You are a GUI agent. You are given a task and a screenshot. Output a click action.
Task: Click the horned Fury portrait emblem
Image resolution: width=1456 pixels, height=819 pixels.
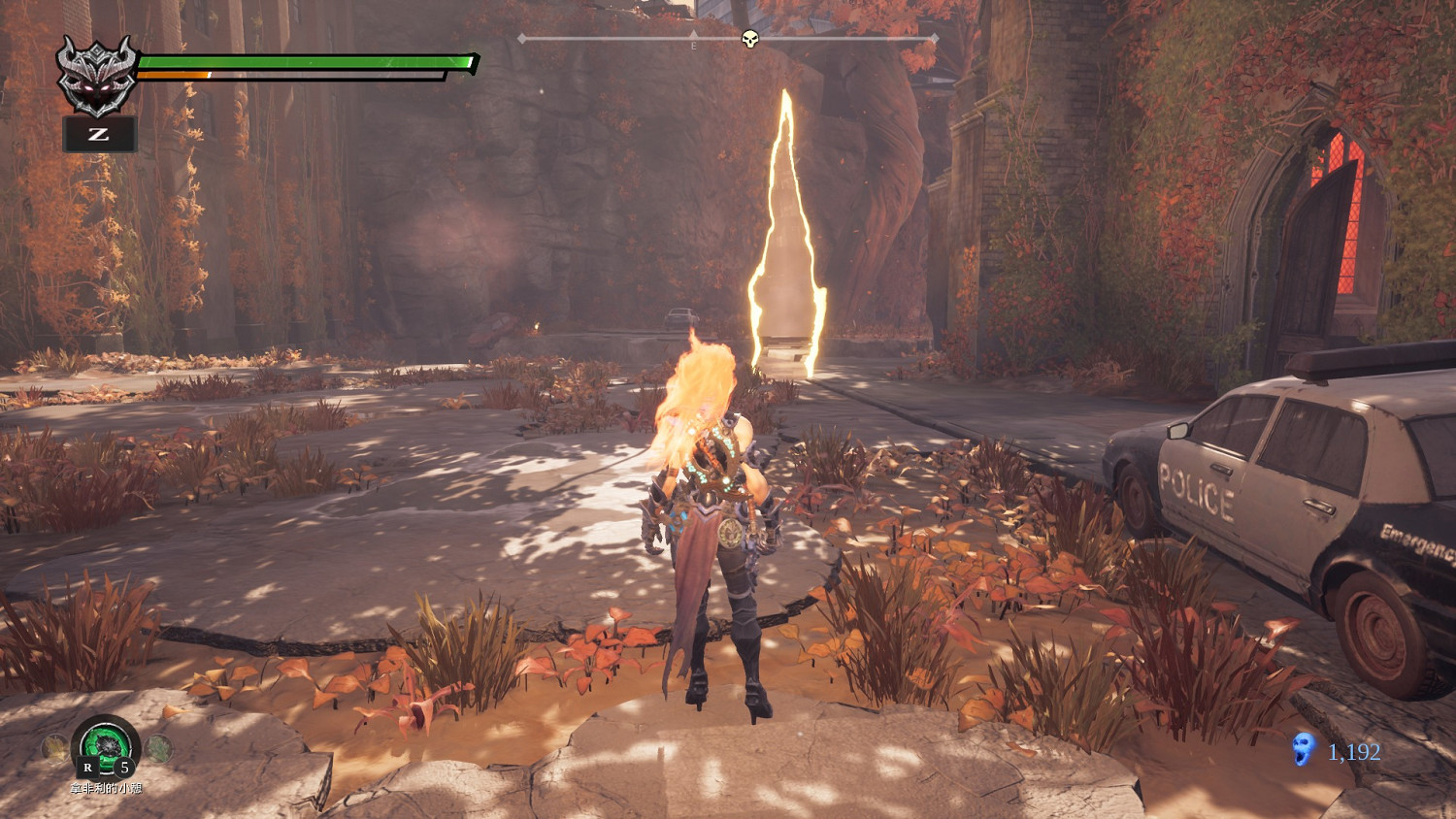click(96, 75)
